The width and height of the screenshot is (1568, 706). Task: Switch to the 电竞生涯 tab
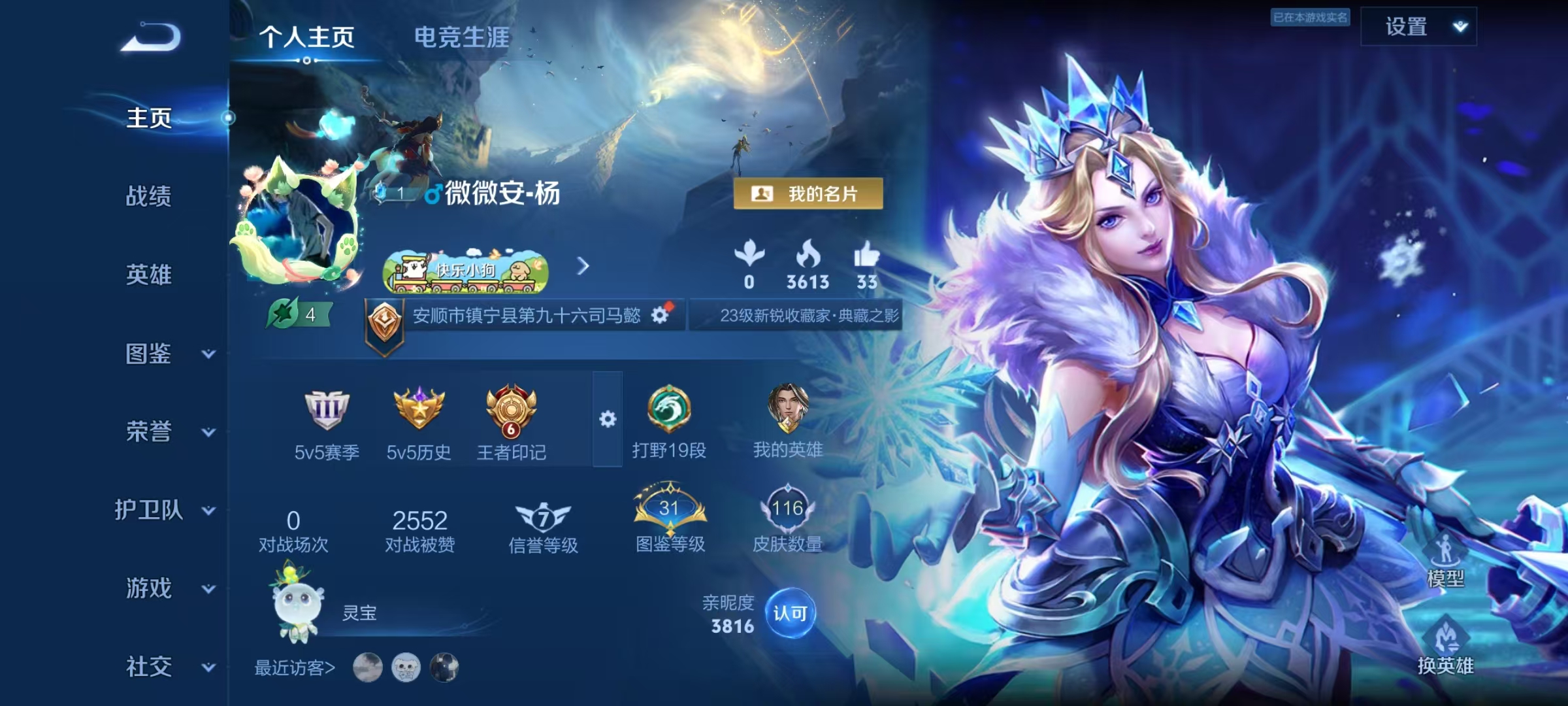click(x=461, y=37)
